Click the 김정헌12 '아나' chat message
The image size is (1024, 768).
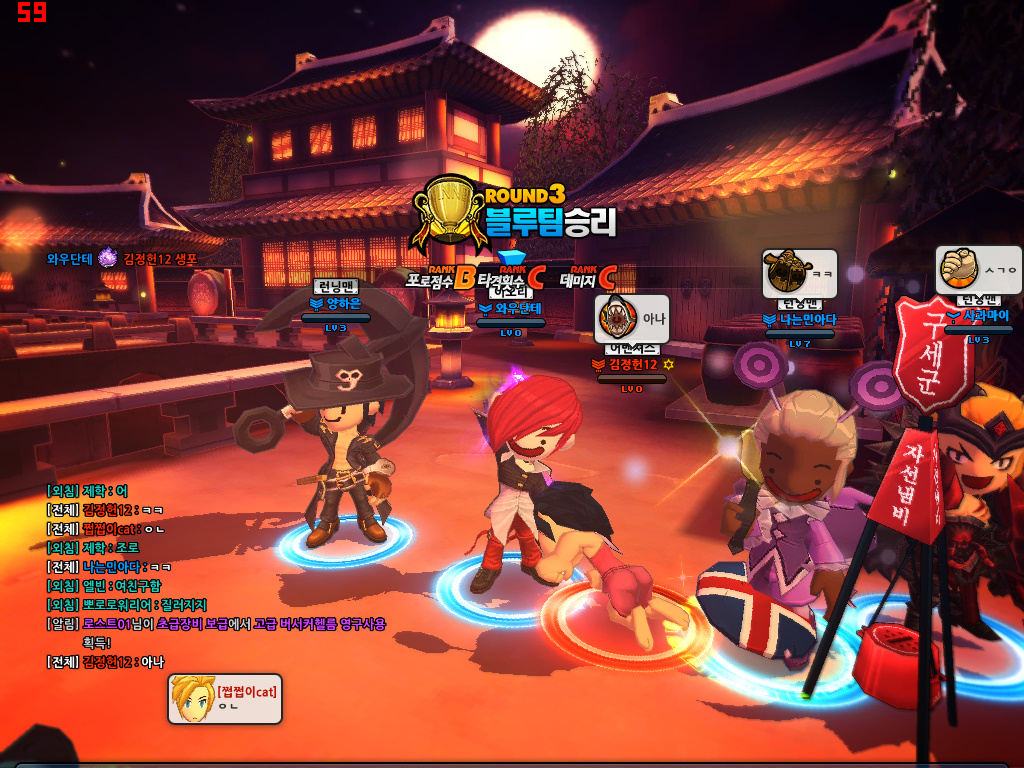[105, 662]
